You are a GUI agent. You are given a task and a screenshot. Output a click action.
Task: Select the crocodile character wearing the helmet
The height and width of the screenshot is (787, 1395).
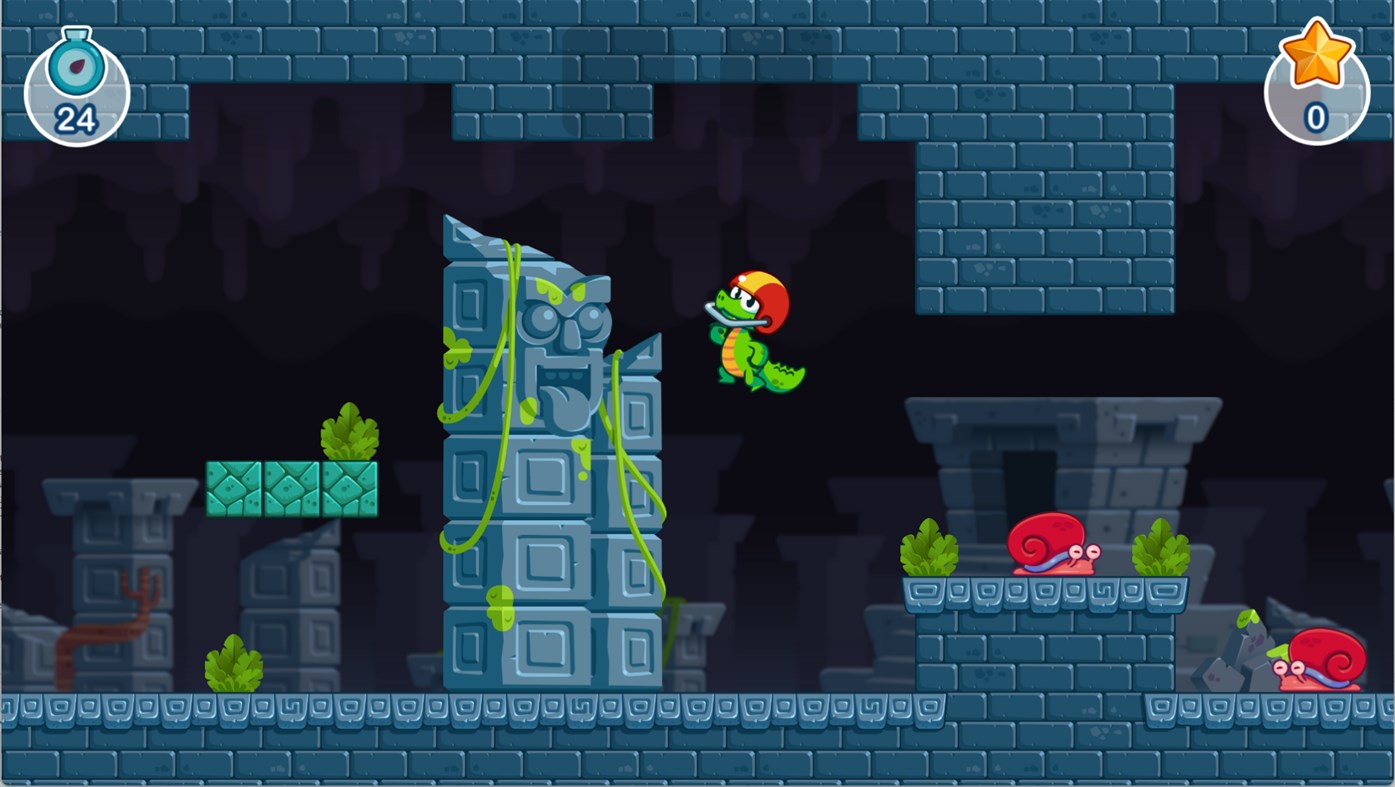(750, 340)
